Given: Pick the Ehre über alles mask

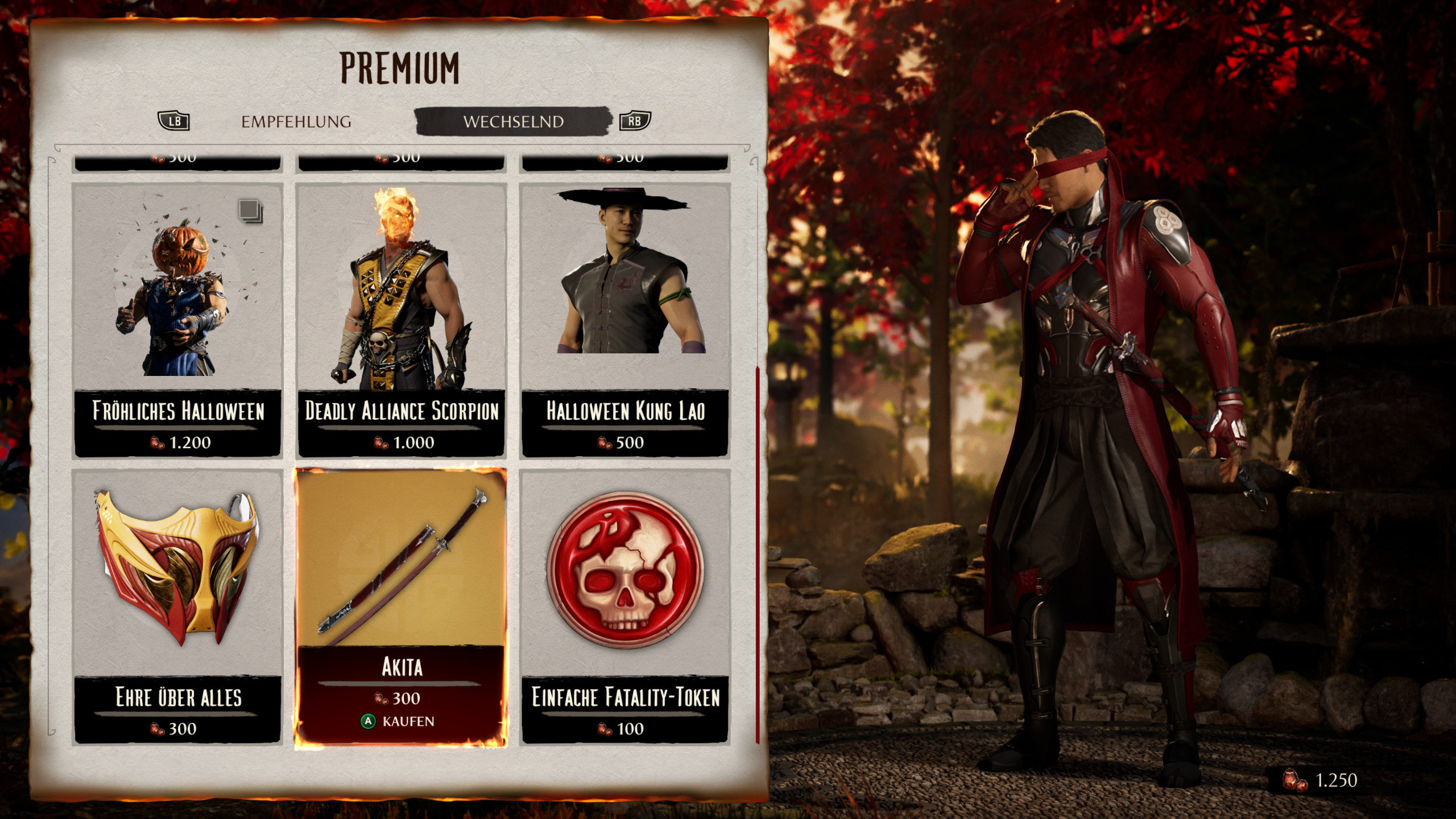Looking at the screenshot, I should tap(177, 606).
